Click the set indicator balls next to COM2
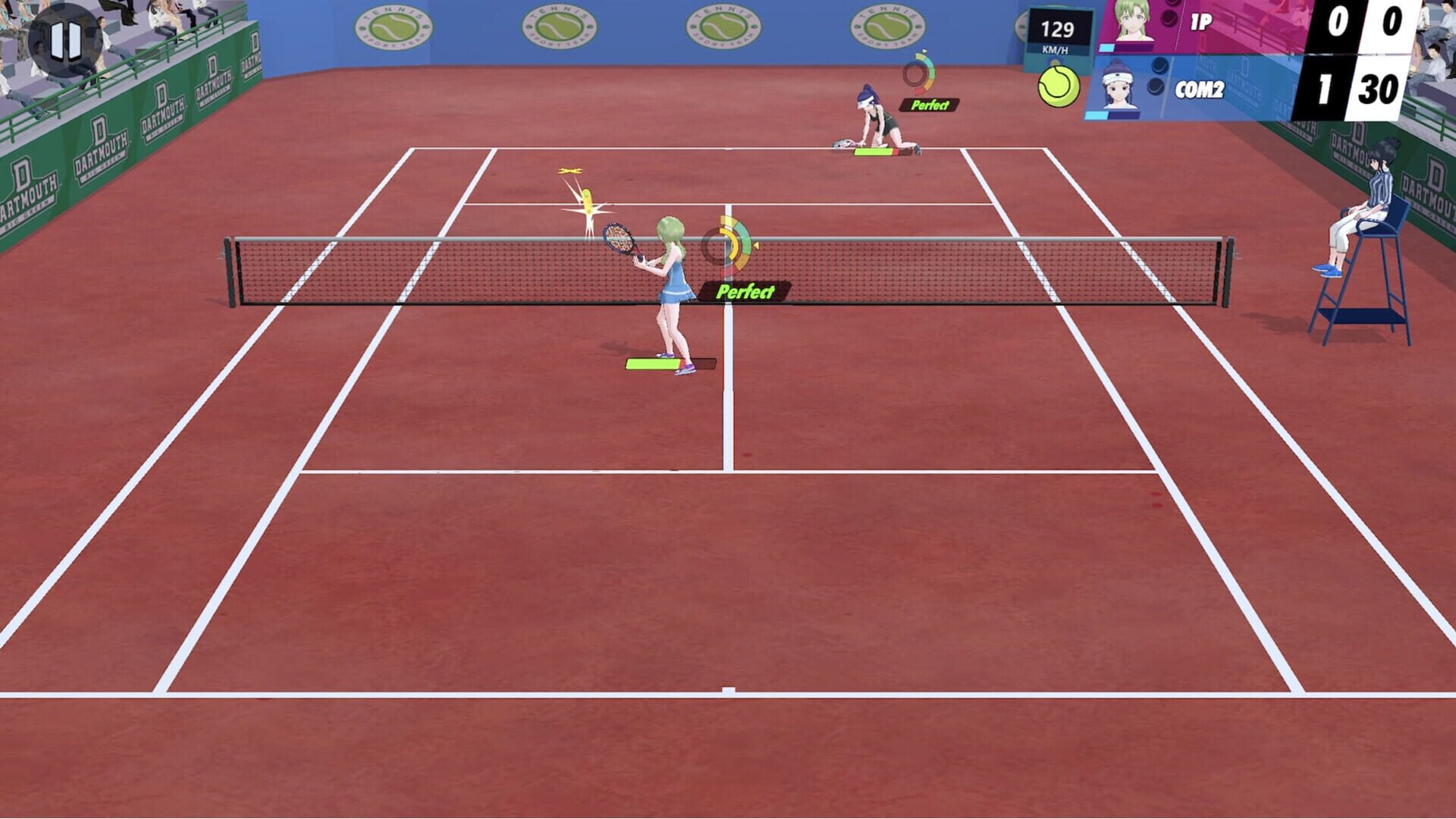The image size is (1456, 819). point(1156,77)
